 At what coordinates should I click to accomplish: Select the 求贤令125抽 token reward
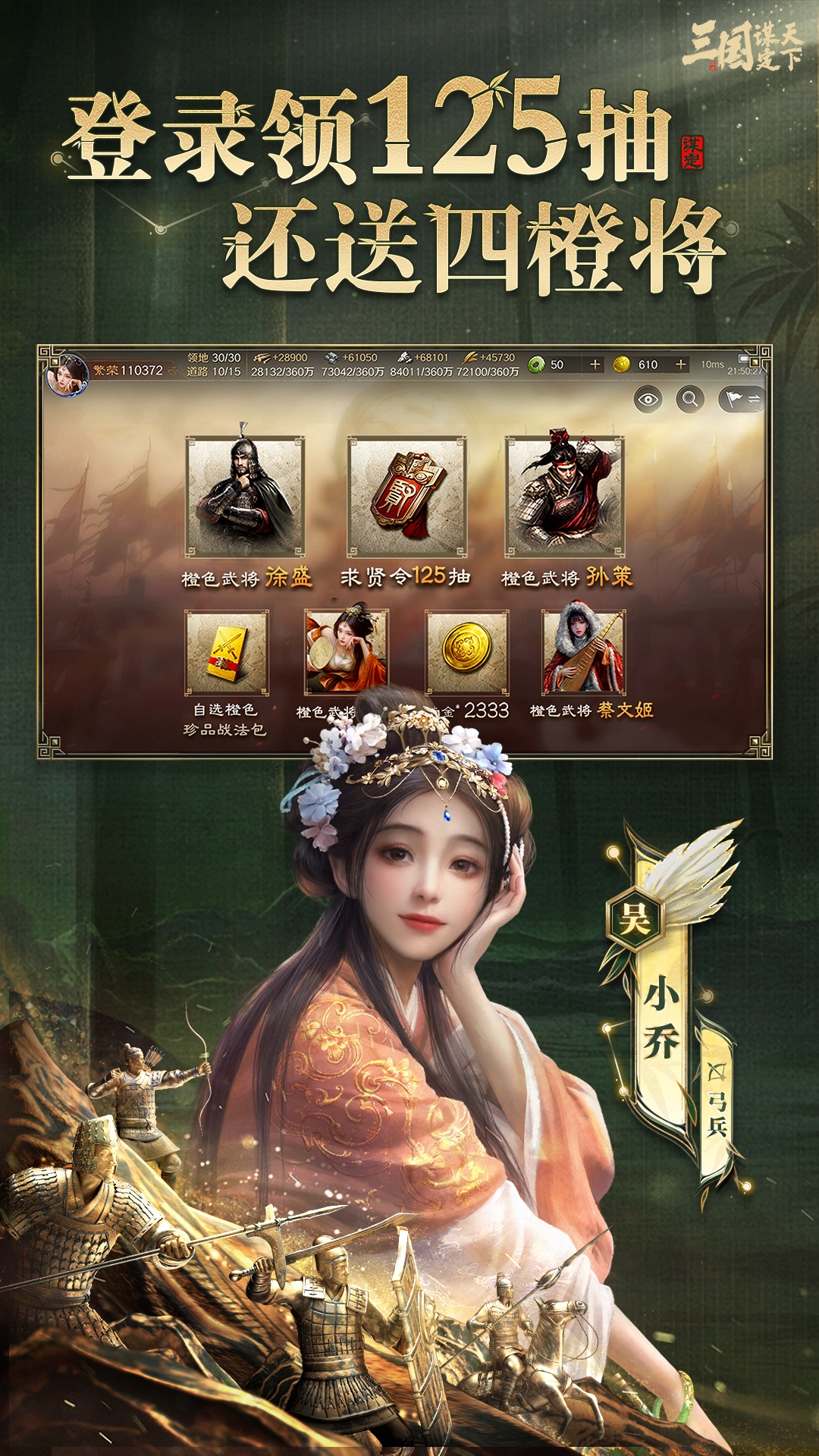[407, 497]
